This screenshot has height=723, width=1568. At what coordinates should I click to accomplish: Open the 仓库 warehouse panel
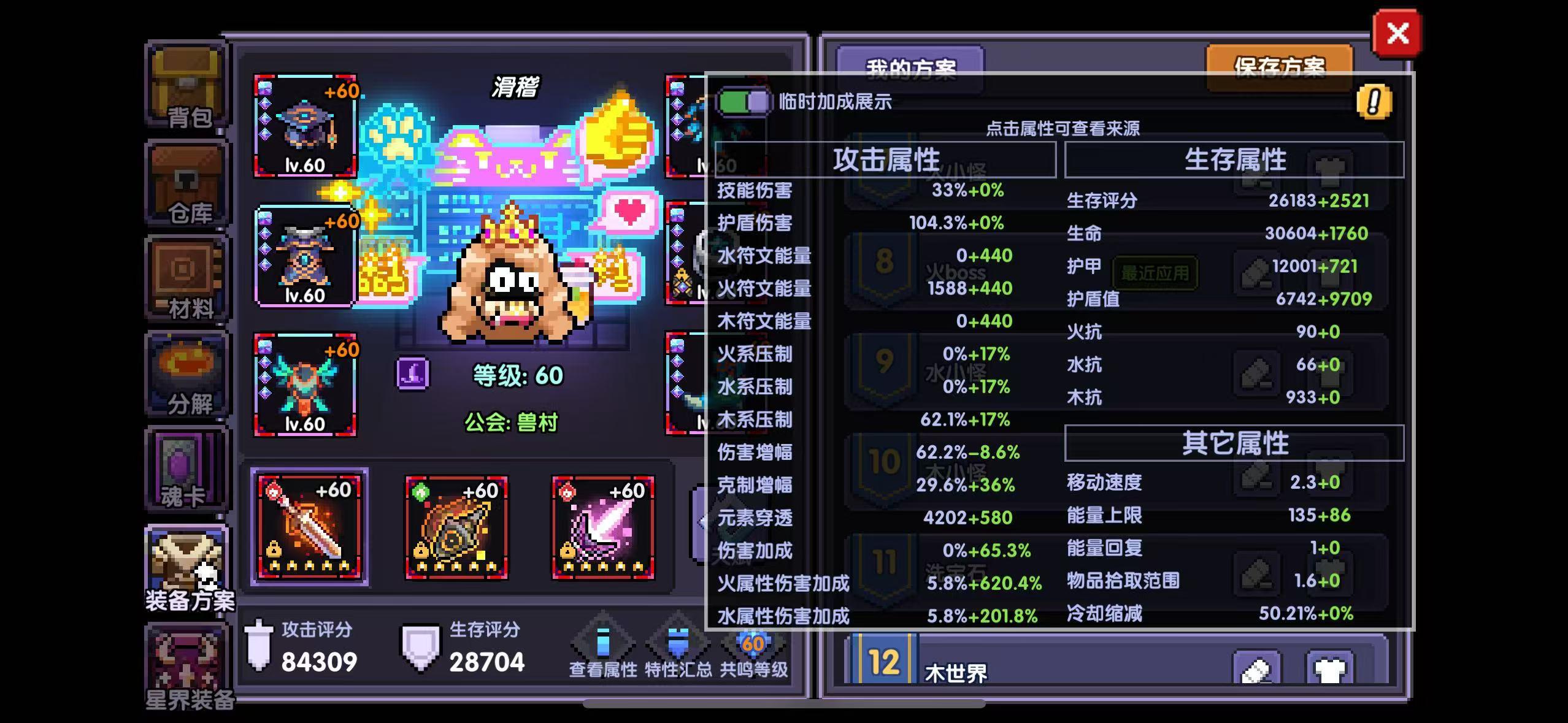click(186, 181)
